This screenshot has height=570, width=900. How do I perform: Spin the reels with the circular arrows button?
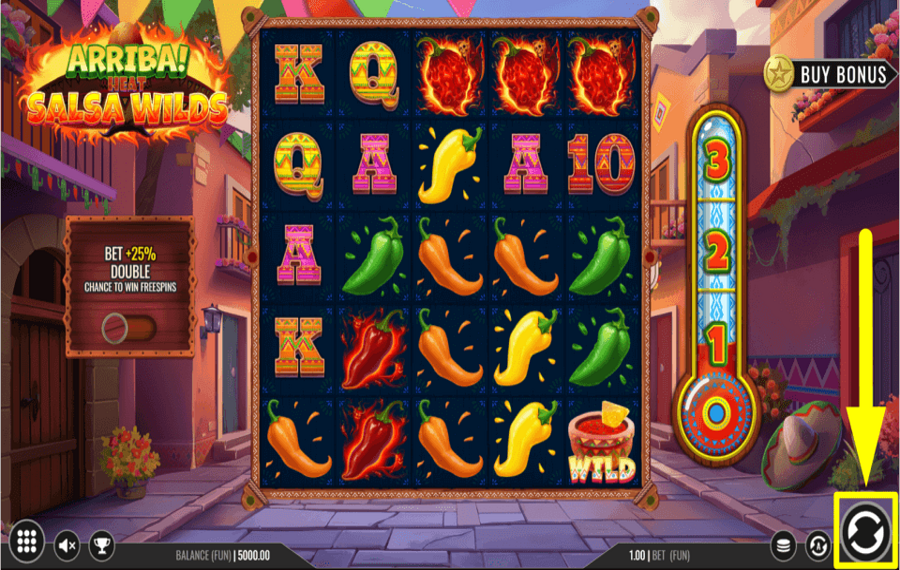861,532
